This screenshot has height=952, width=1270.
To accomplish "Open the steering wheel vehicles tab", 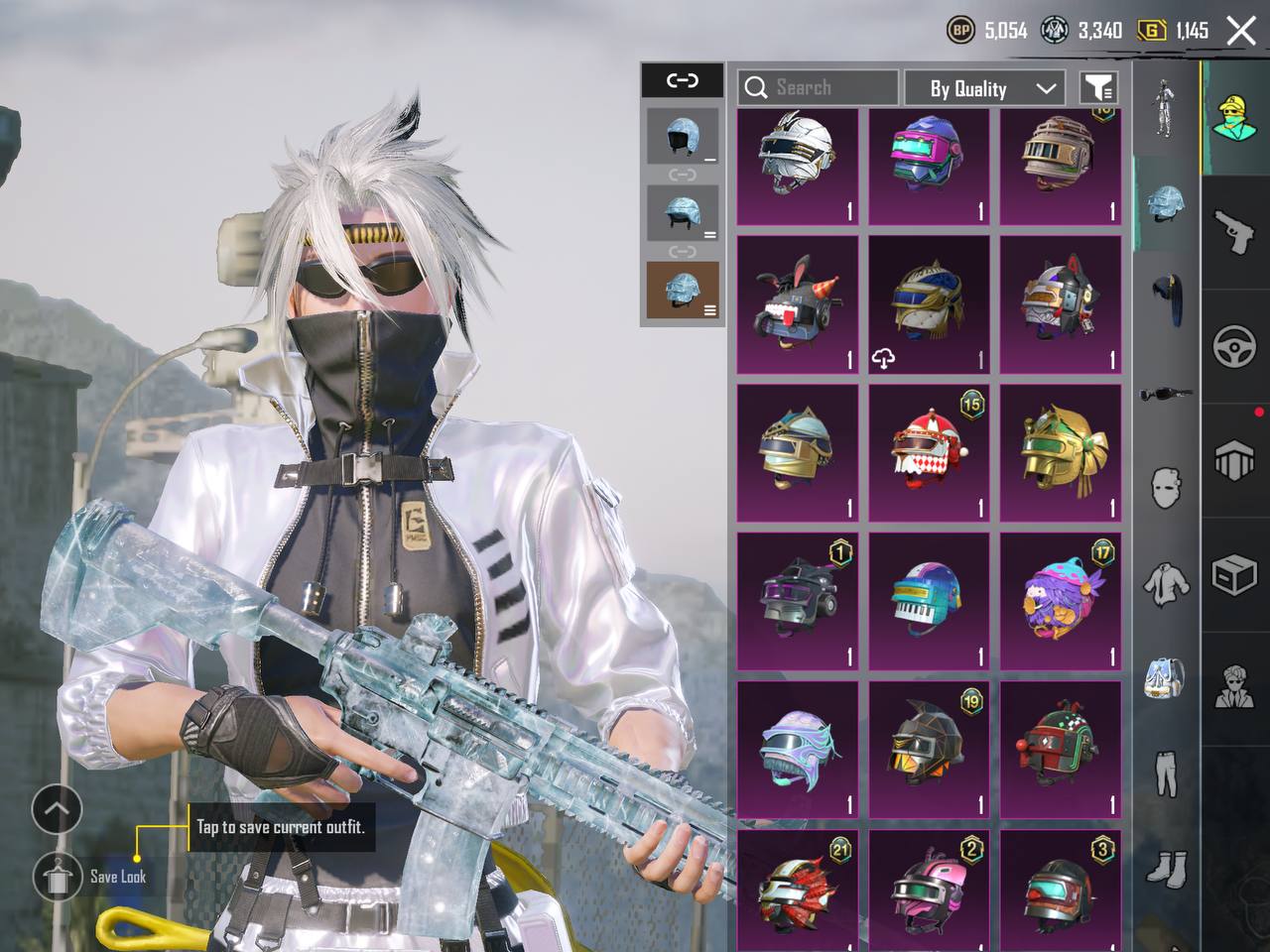I will (x=1234, y=347).
